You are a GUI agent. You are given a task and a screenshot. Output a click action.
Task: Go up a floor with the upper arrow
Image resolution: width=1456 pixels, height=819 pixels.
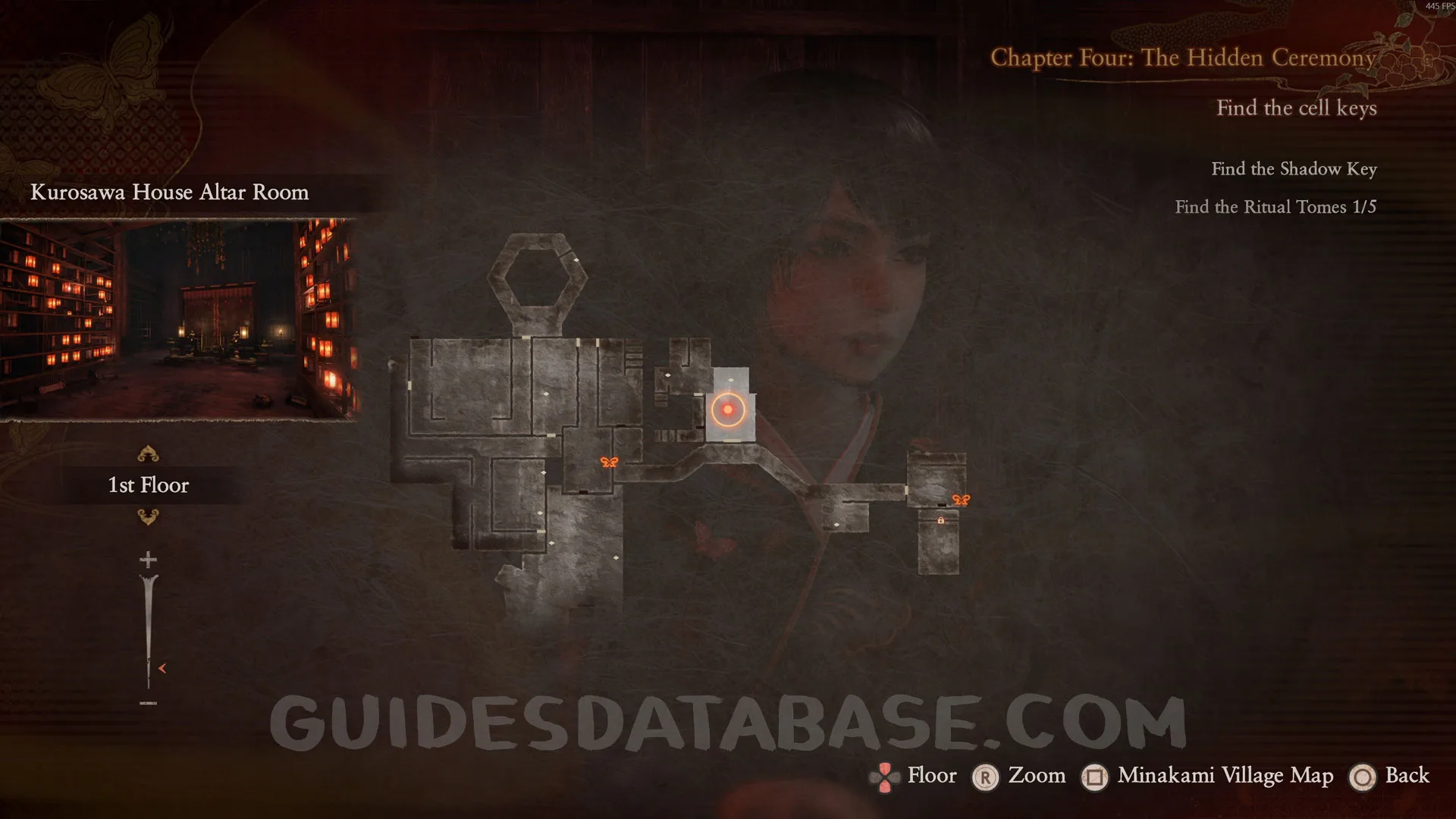pos(148,454)
